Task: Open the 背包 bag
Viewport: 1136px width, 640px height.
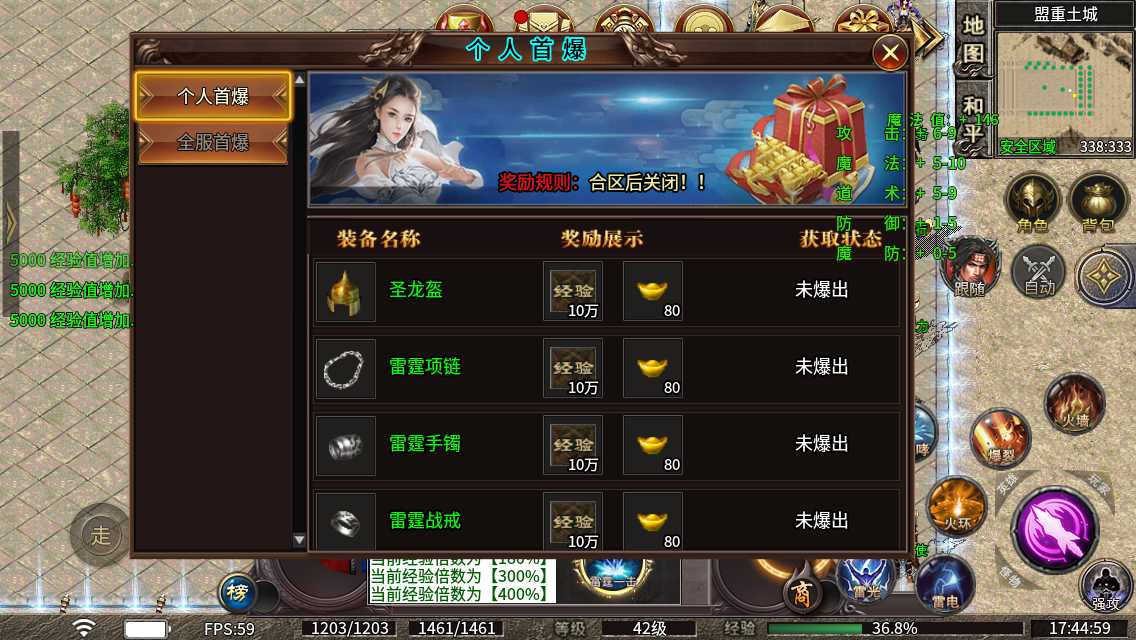Action: tap(1097, 203)
